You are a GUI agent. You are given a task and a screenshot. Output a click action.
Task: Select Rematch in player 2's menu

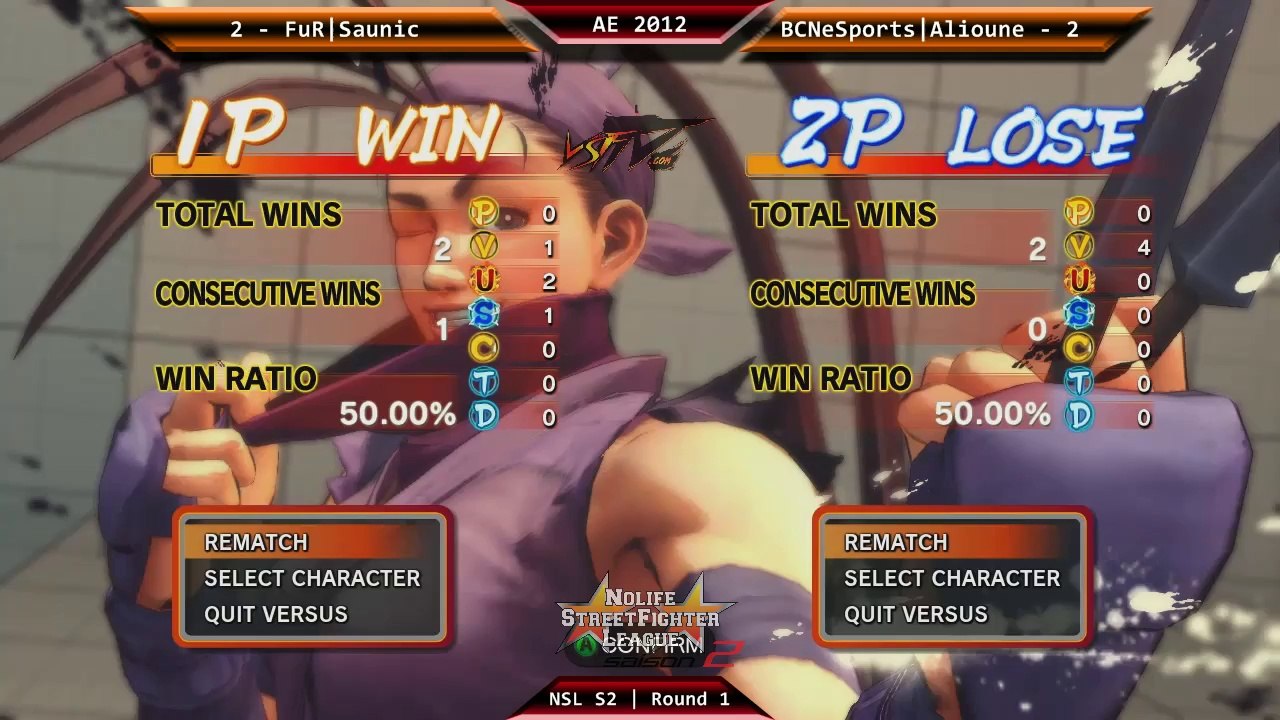(896, 542)
